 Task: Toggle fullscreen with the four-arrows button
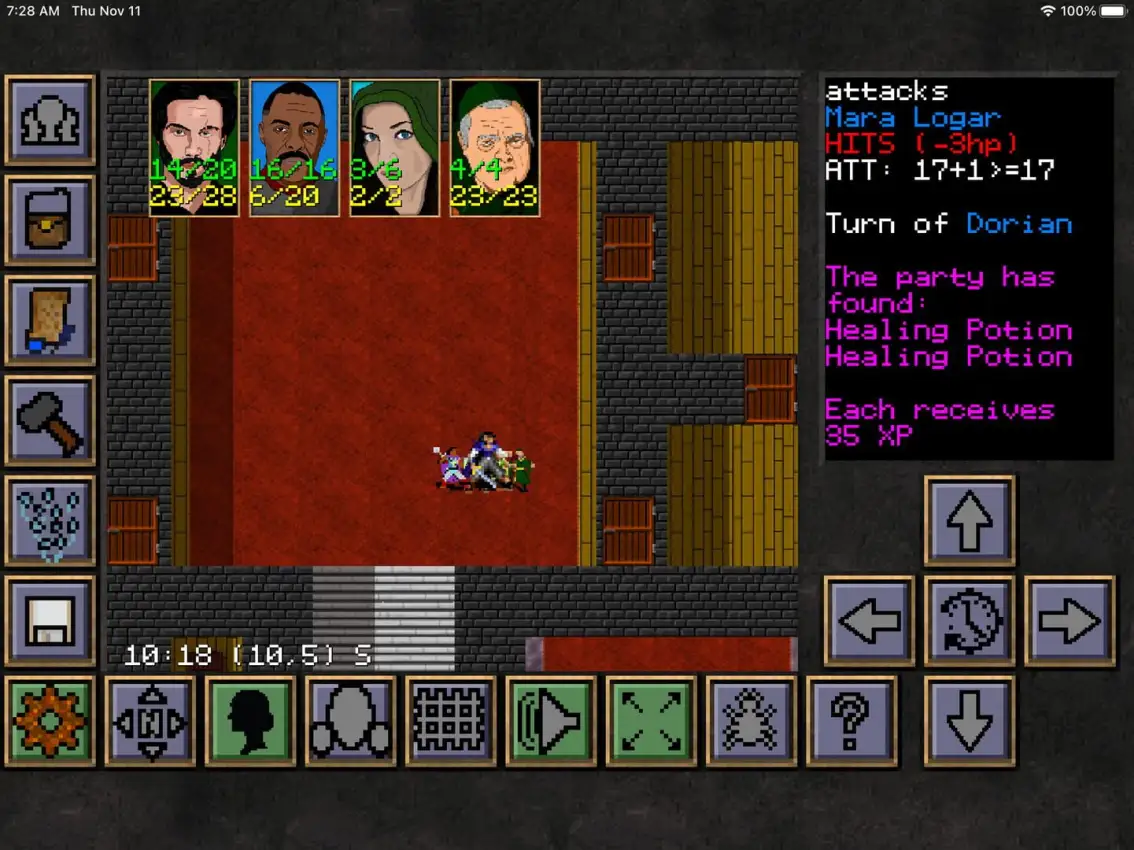[x=651, y=720]
